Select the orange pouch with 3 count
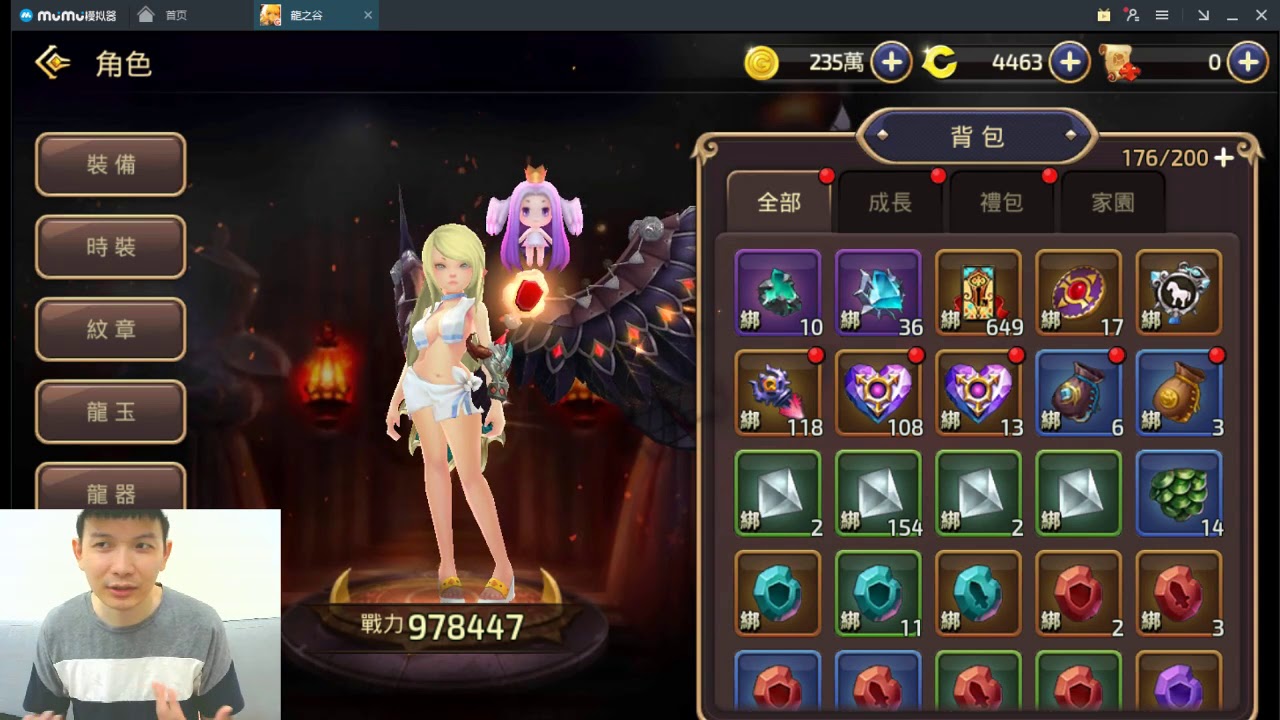 (x=1179, y=392)
